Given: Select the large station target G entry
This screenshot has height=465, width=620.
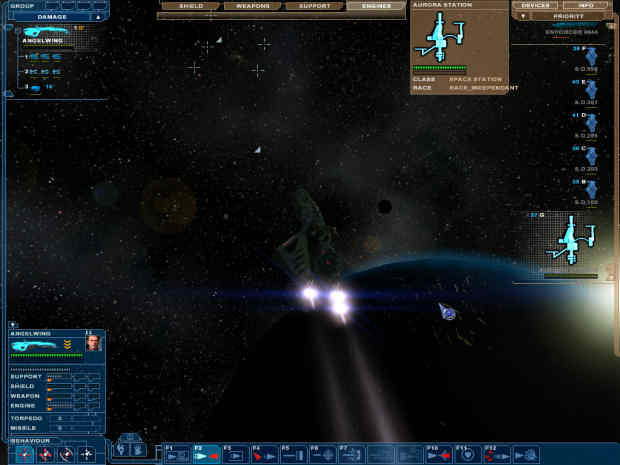Looking at the screenshot, I should pyautogui.click(x=570, y=242).
